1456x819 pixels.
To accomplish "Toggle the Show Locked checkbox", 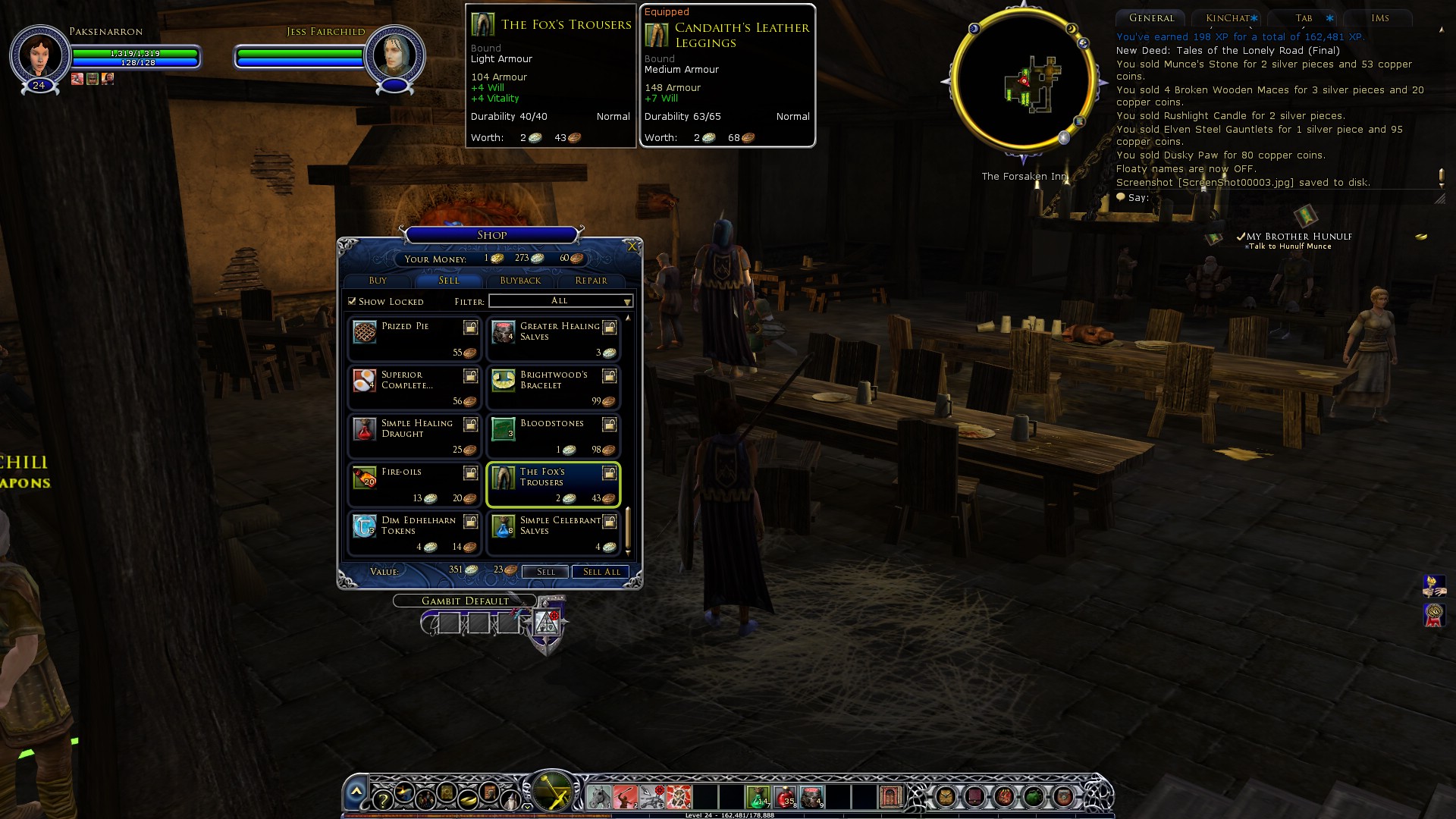I will (352, 302).
